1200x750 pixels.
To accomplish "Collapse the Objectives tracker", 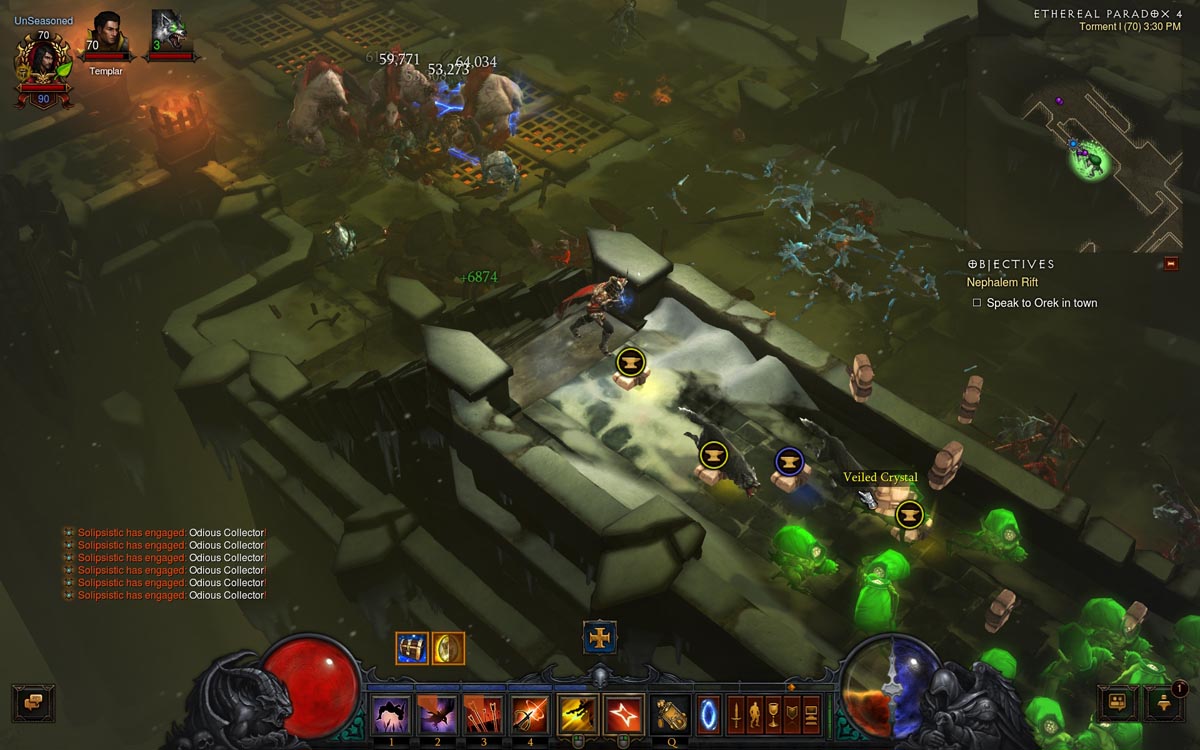I will pos(1171,264).
